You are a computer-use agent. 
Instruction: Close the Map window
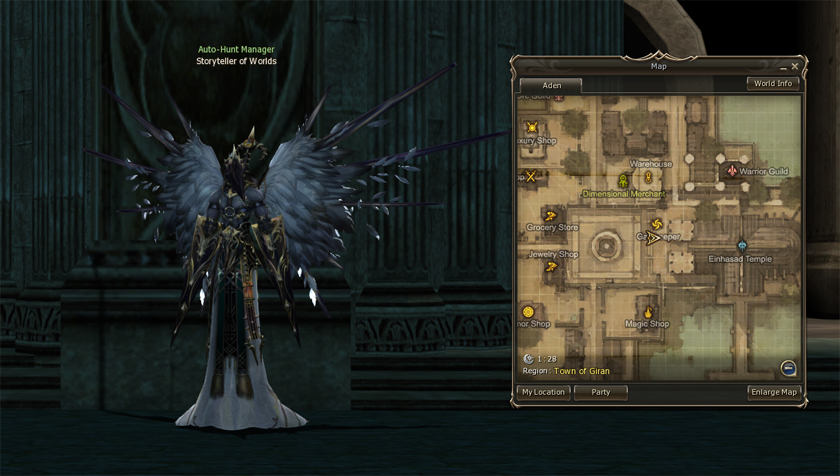click(795, 66)
